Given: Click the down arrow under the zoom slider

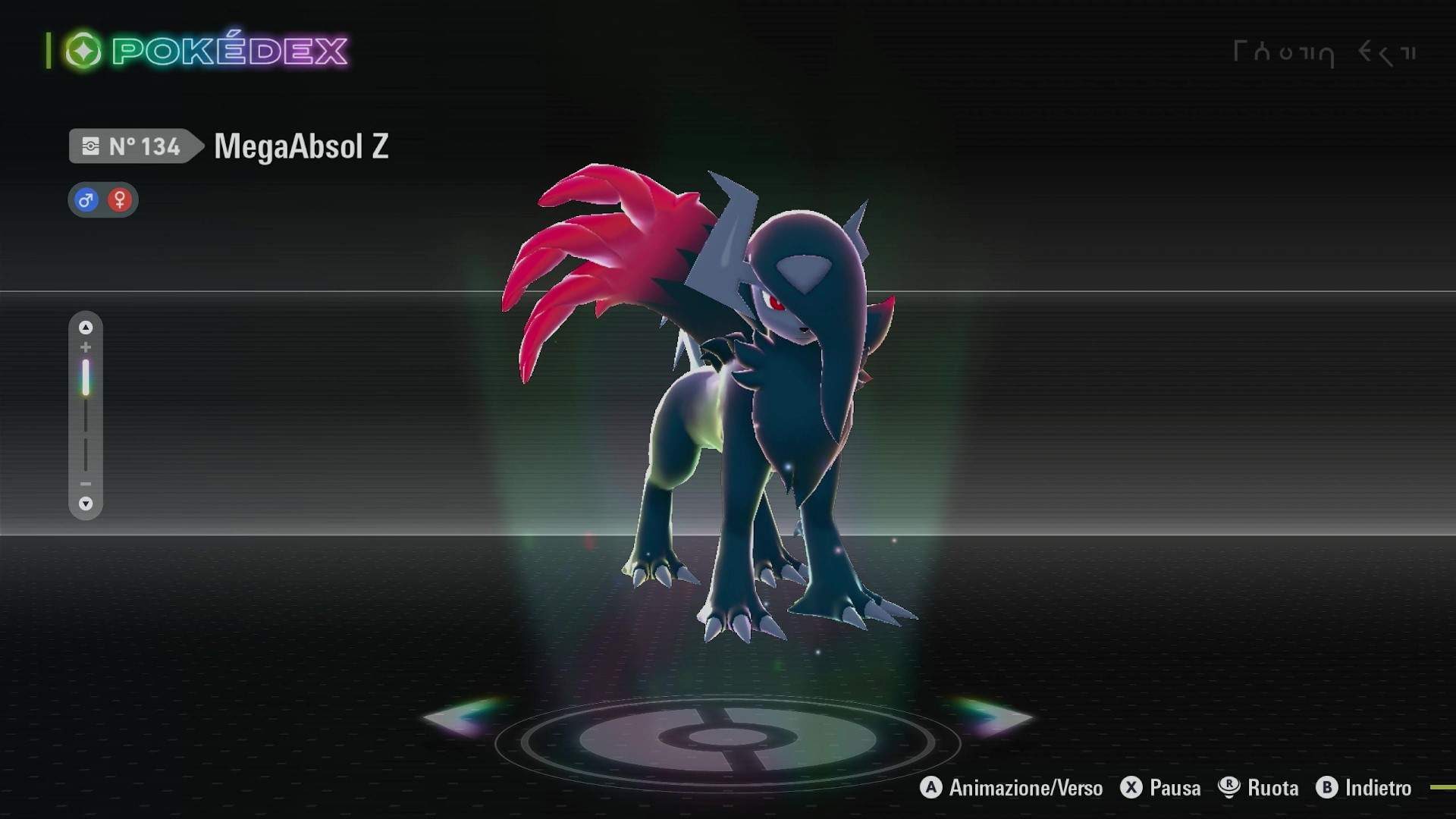Looking at the screenshot, I should (x=86, y=504).
